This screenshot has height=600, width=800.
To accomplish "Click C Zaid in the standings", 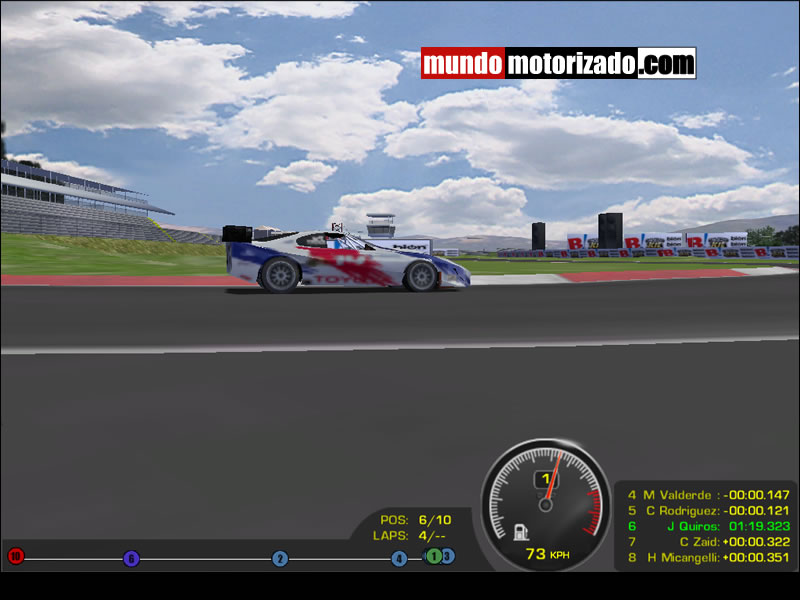I will click(x=708, y=542).
